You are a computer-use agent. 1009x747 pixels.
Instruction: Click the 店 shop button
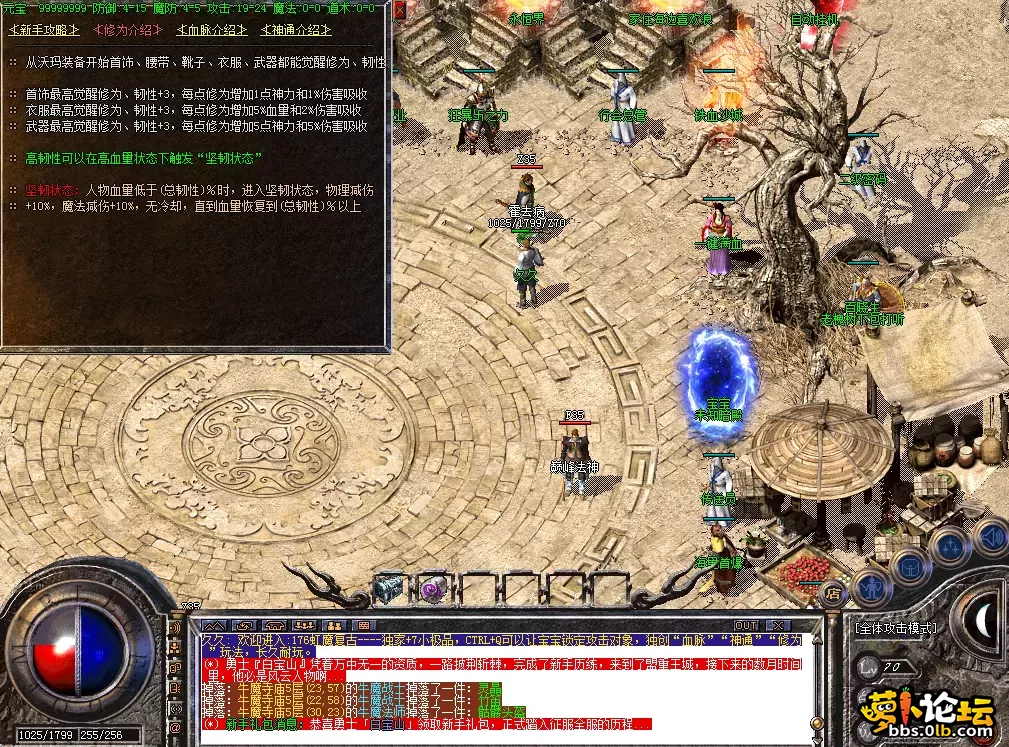[832, 593]
